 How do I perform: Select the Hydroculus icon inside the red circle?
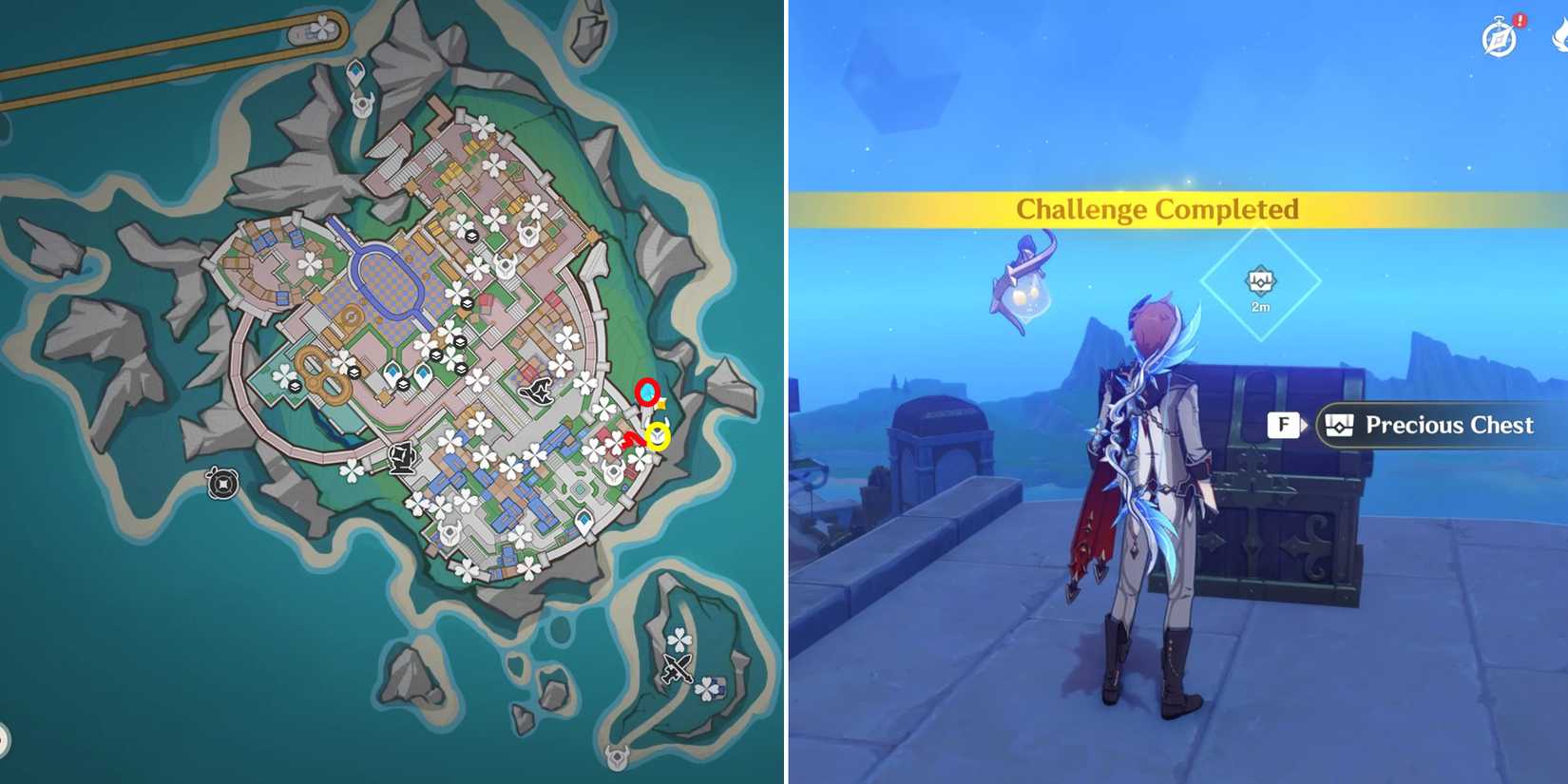coord(647,392)
